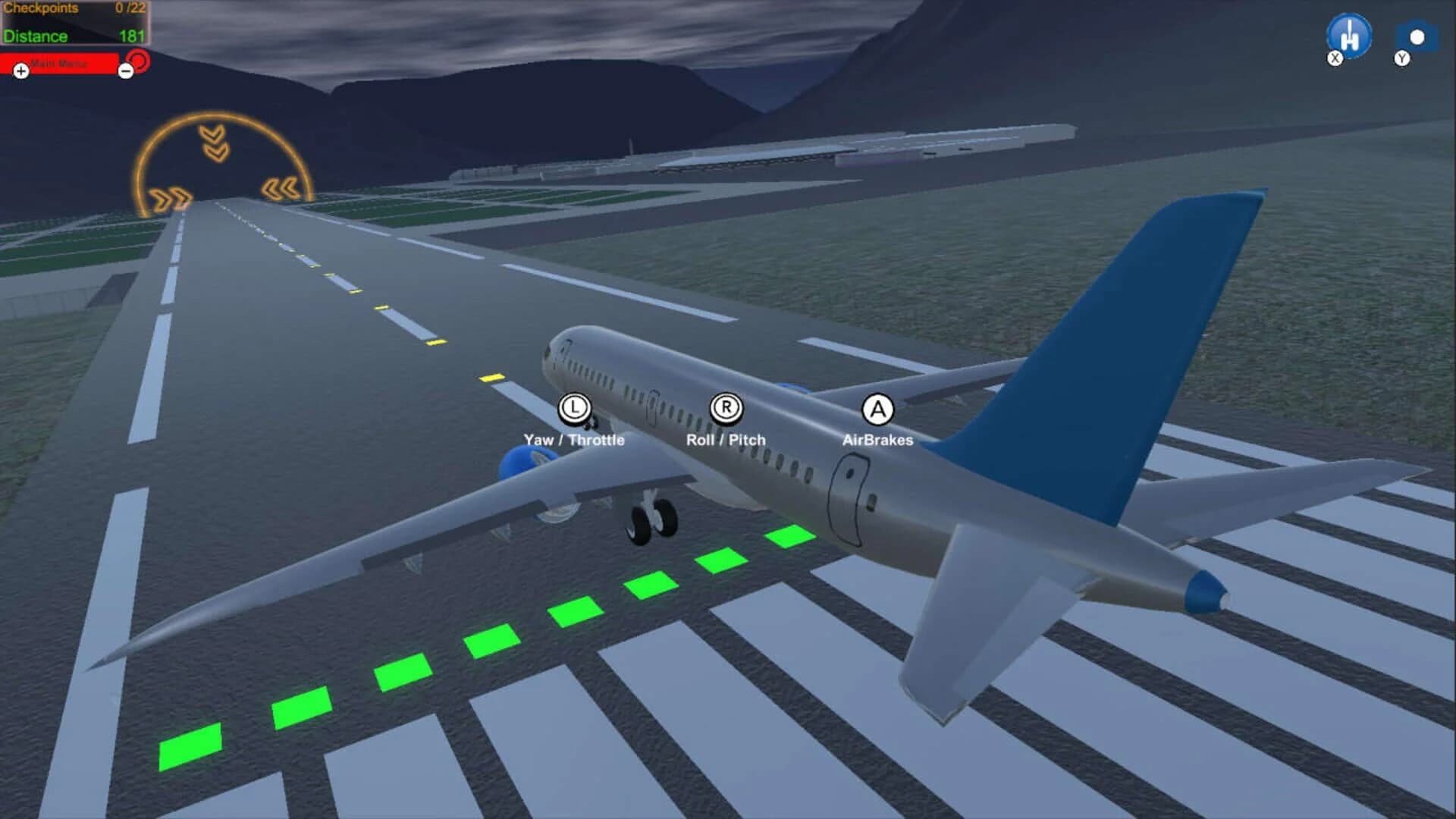
Task: Click the A button icon labeled AirBrakes
Action: 877,410
